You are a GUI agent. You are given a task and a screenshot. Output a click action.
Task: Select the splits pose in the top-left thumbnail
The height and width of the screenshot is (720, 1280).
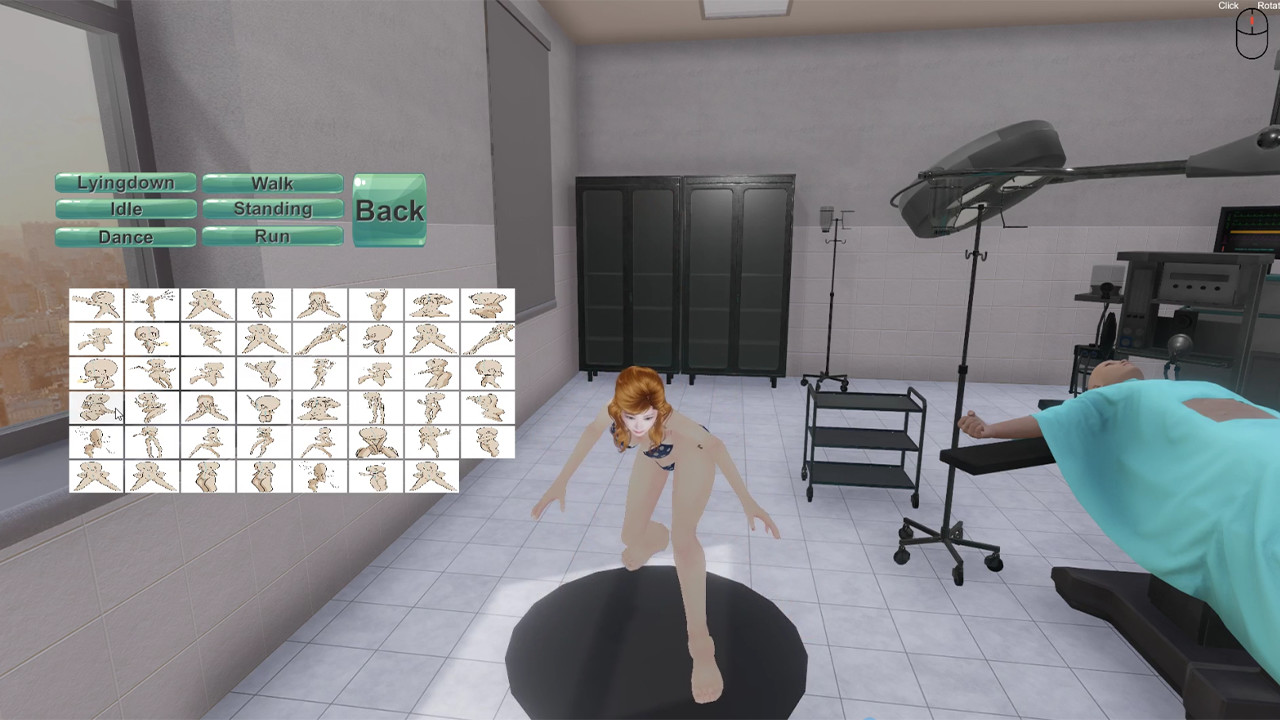(x=96, y=305)
